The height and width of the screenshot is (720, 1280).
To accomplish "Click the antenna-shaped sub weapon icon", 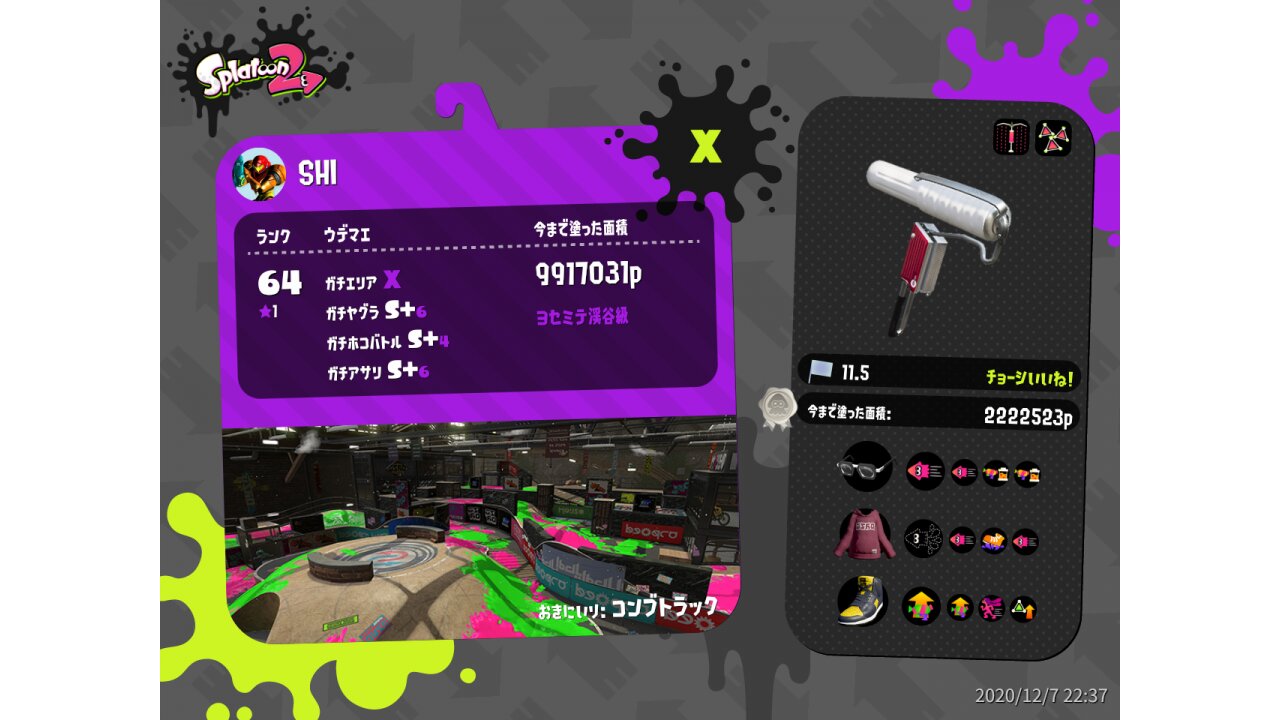I will pos(1011,138).
